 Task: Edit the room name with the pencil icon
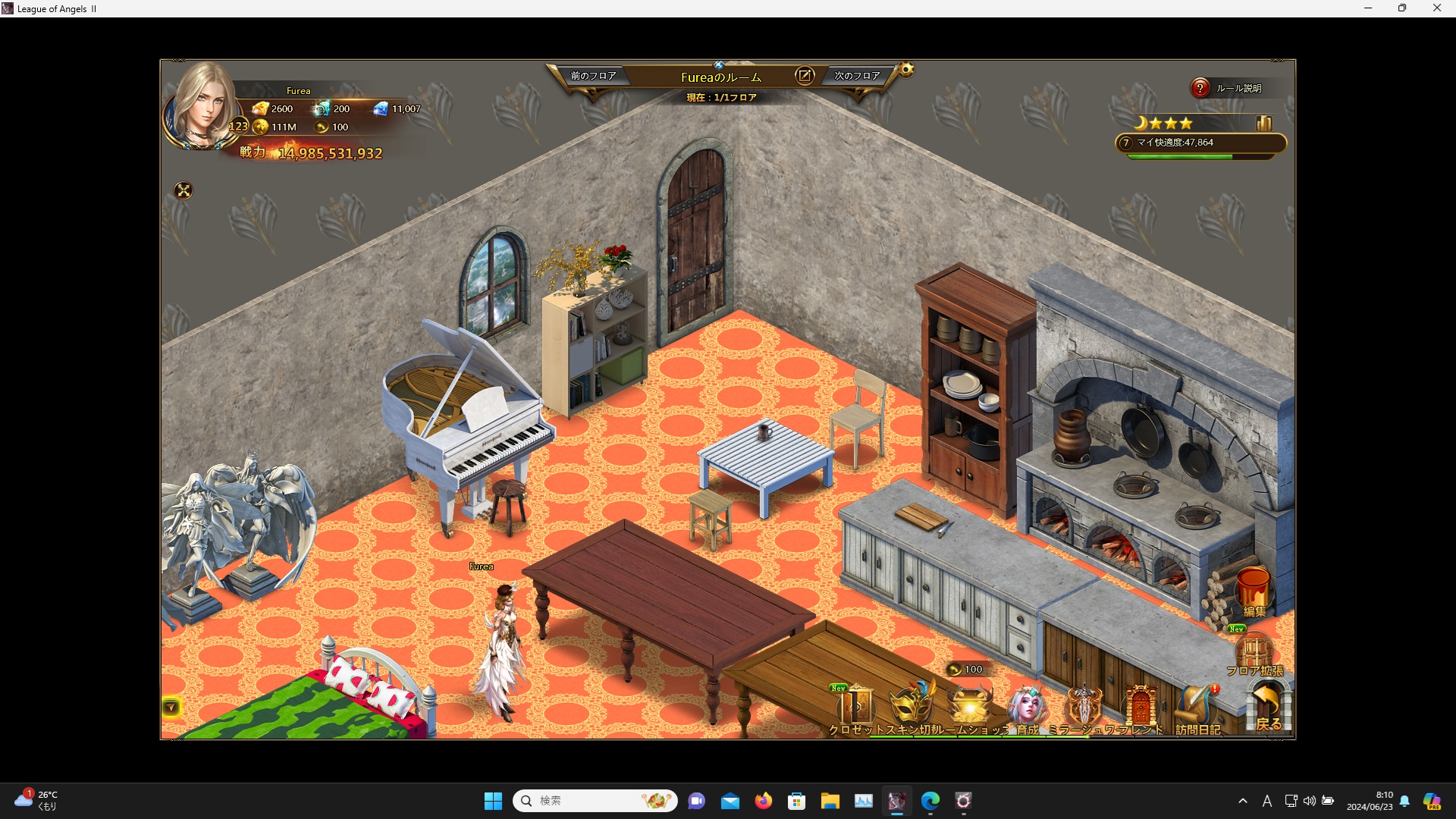(x=805, y=76)
